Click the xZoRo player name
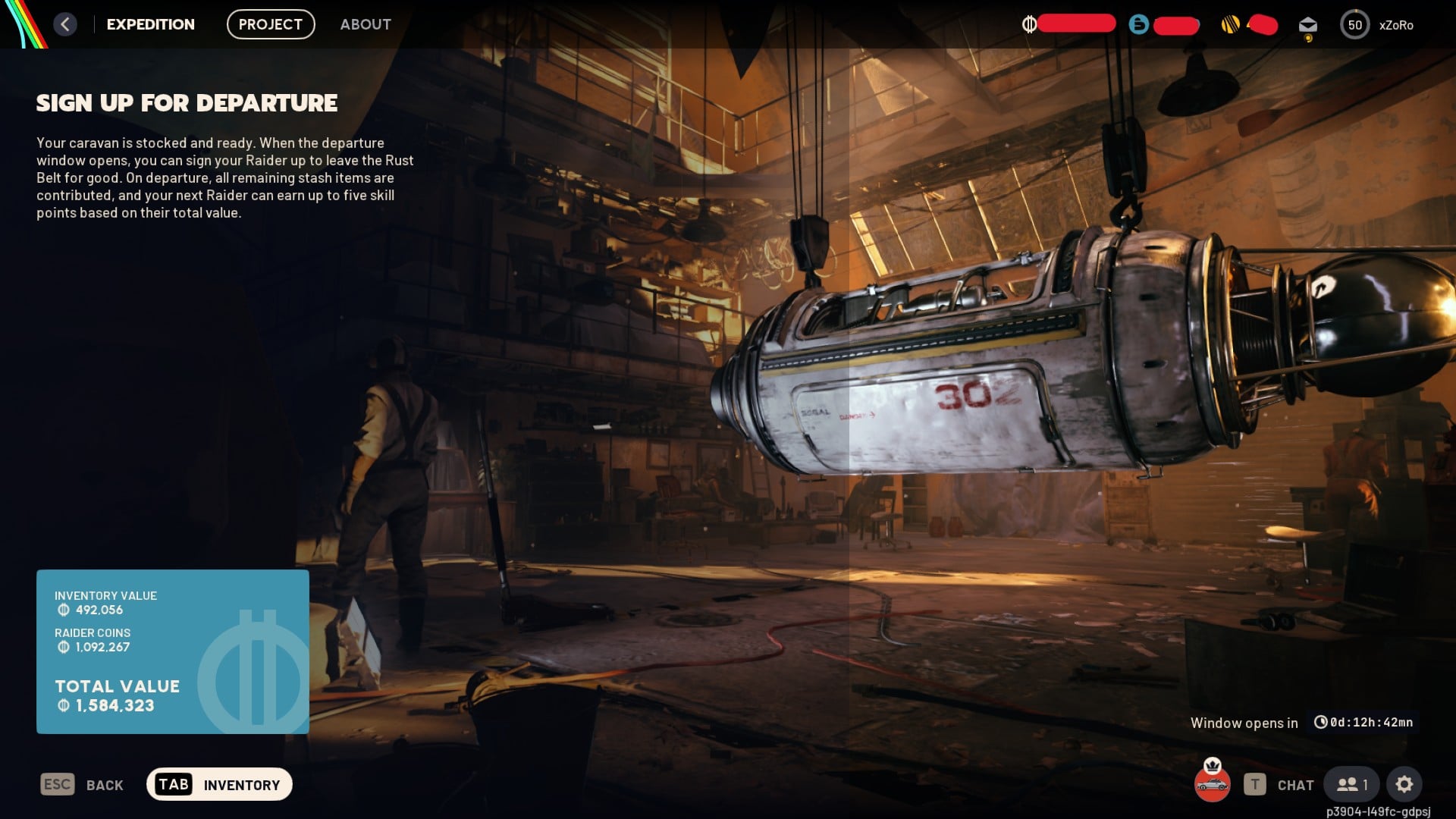The height and width of the screenshot is (819, 1456). point(1398,25)
